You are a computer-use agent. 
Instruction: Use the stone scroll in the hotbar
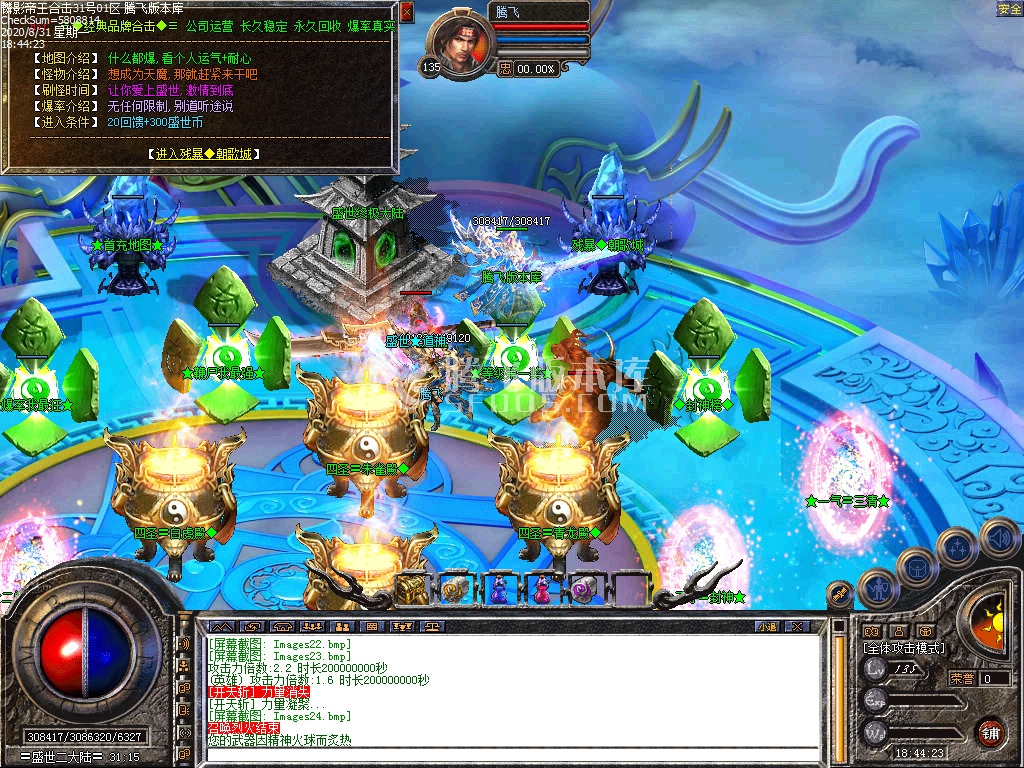pos(455,590)
